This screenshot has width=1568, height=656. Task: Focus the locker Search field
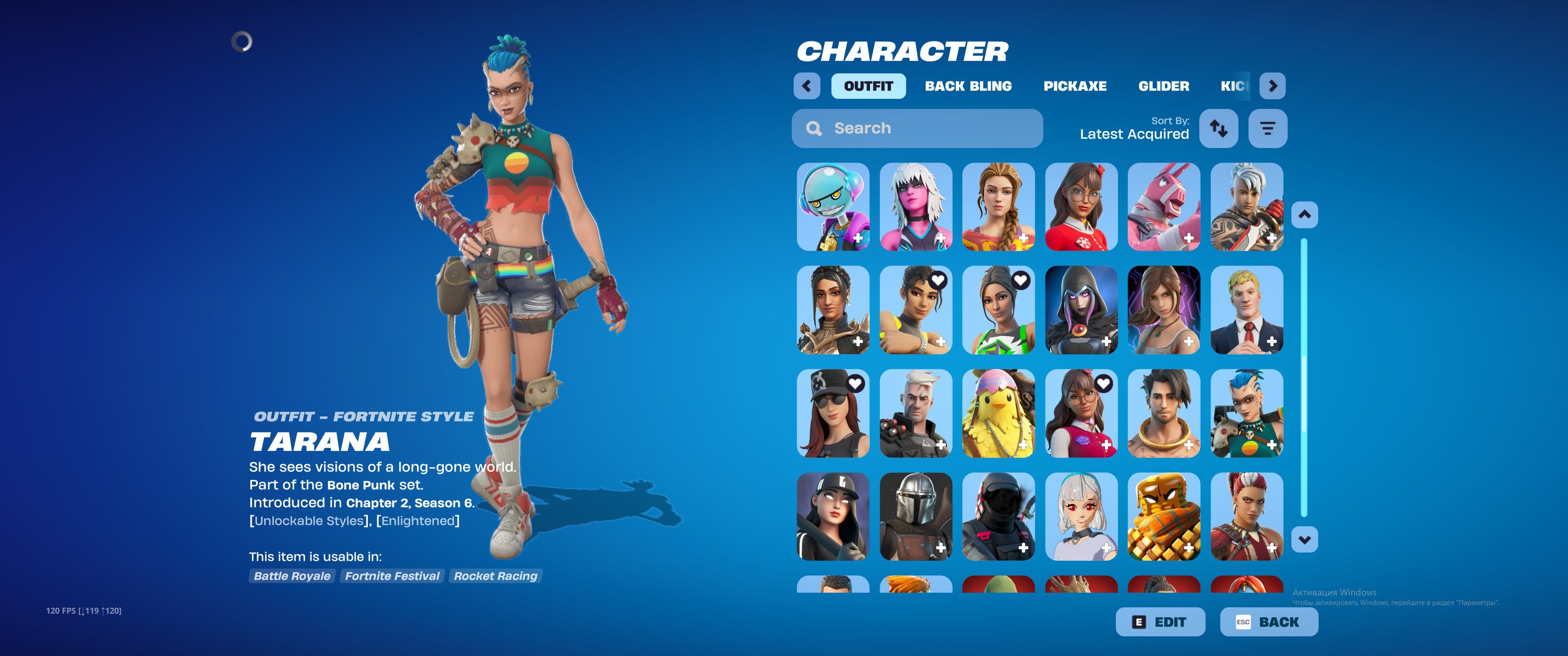click(917, 128)
